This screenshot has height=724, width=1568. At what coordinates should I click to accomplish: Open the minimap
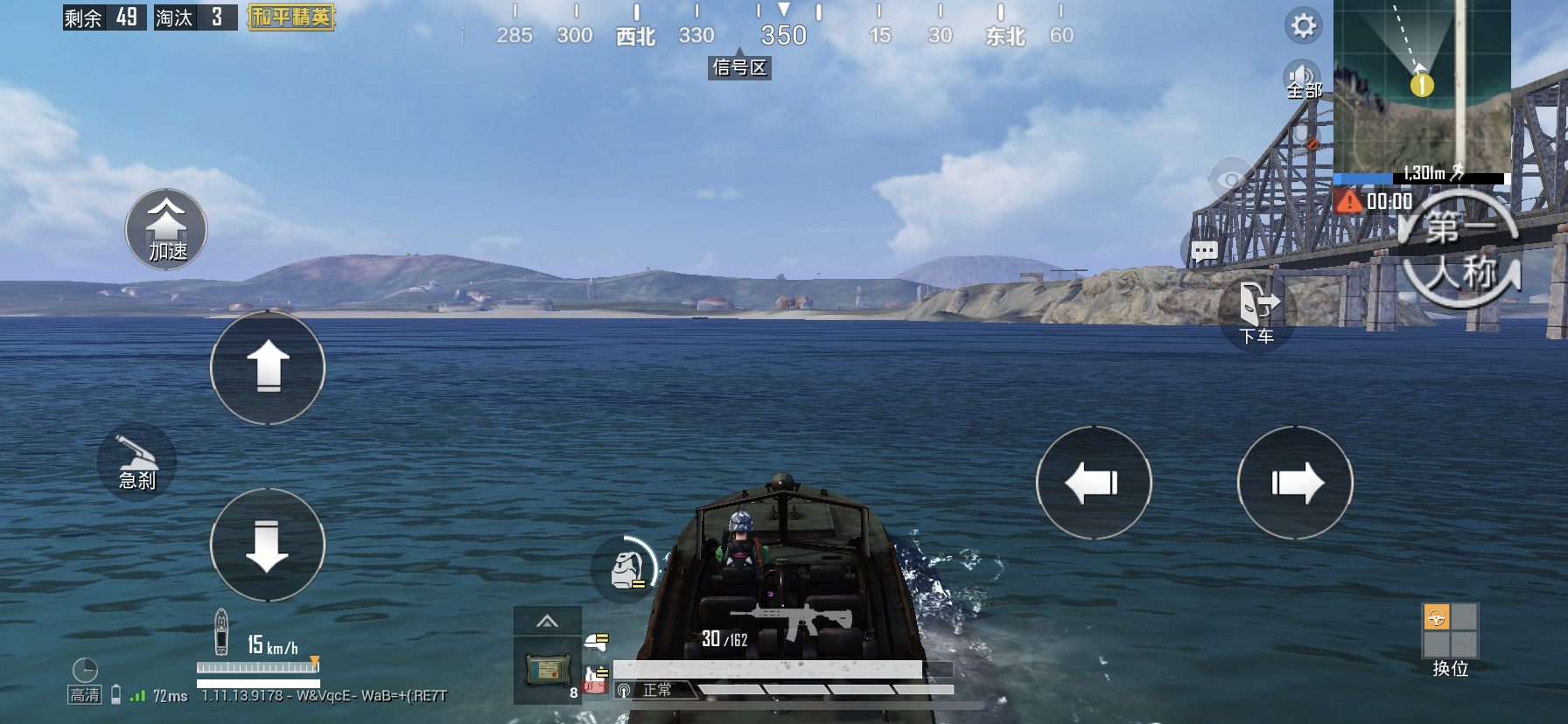pyautogui.click(x=1422, y=86)
